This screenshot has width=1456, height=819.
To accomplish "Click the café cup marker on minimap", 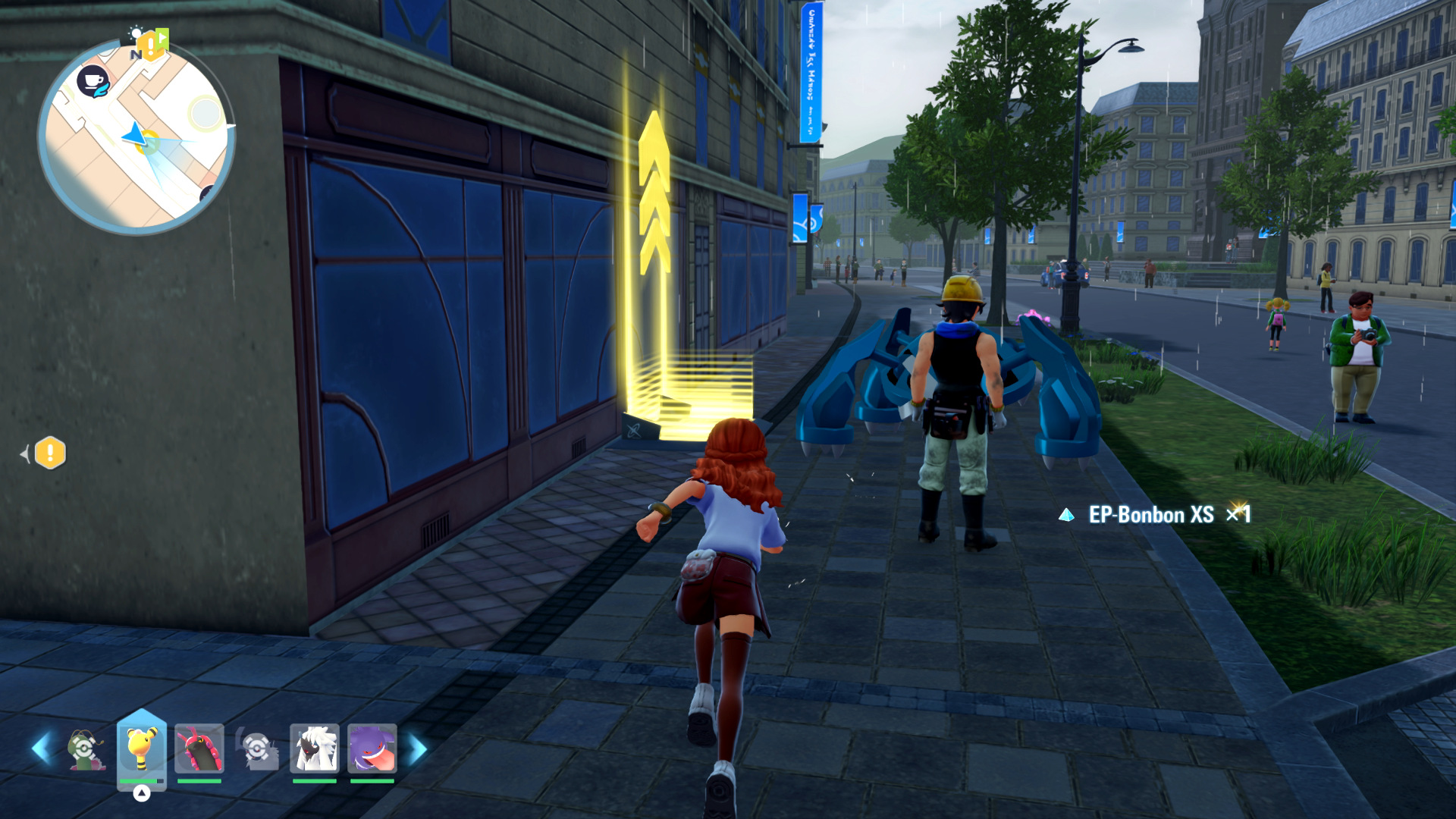I will click(93, 80).
